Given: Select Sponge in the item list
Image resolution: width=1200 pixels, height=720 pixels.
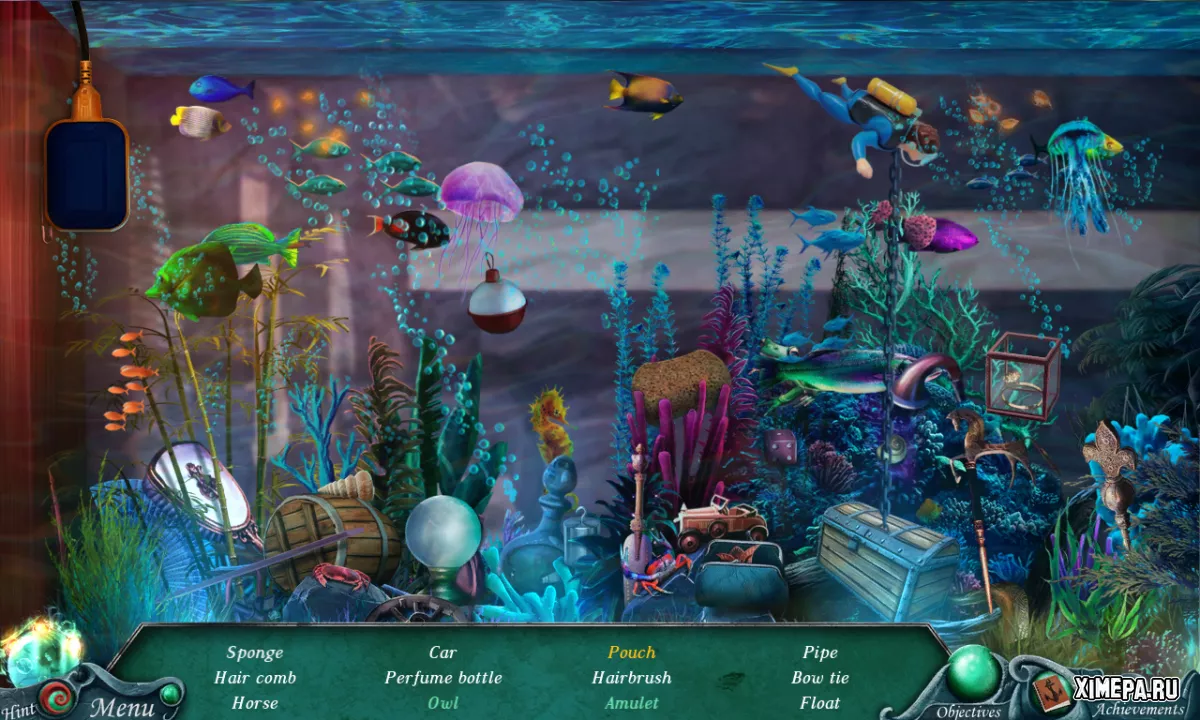Looking at the screenshot, I should (x=255, y=652).
